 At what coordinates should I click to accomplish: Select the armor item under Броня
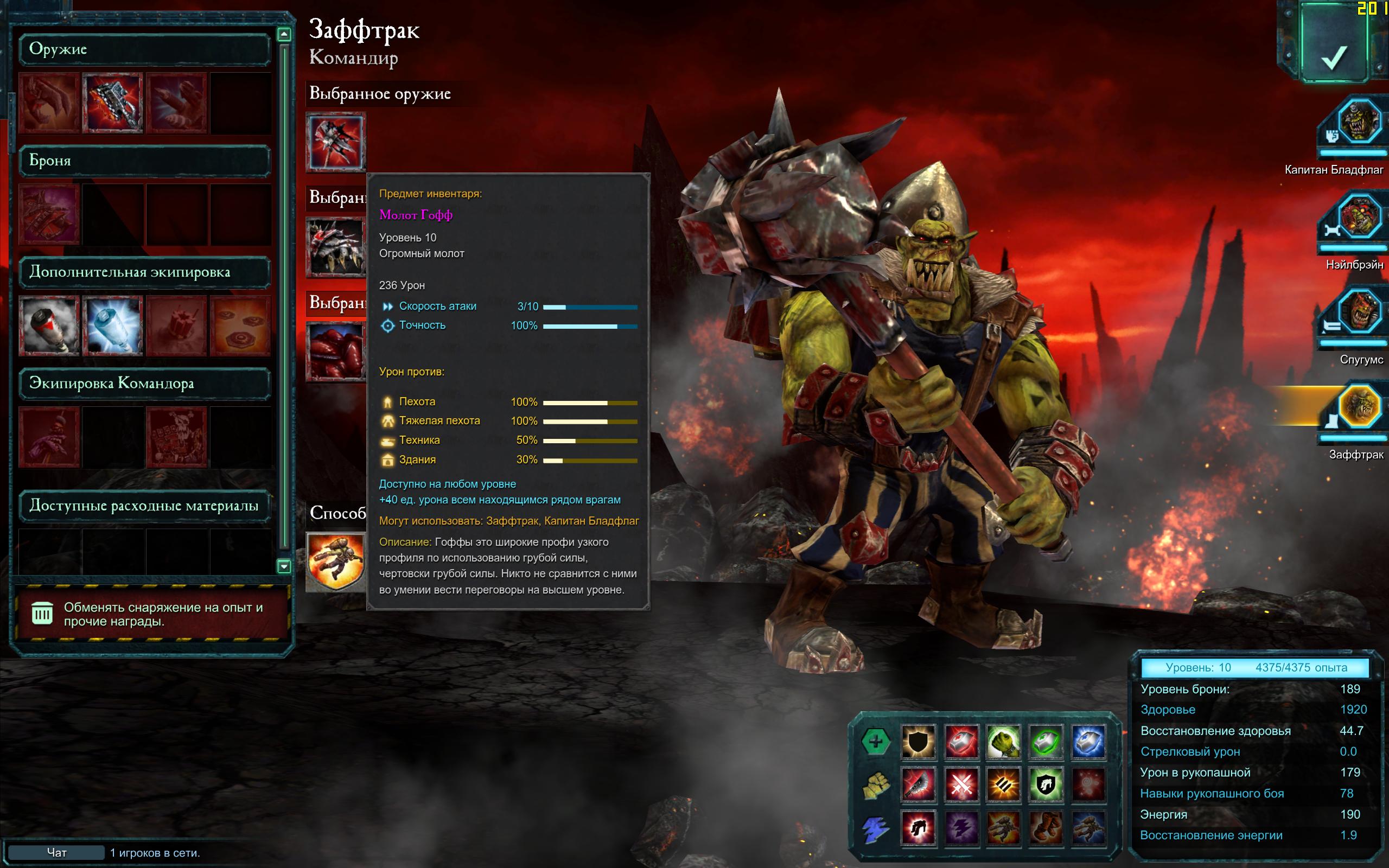tap(49, 214)
